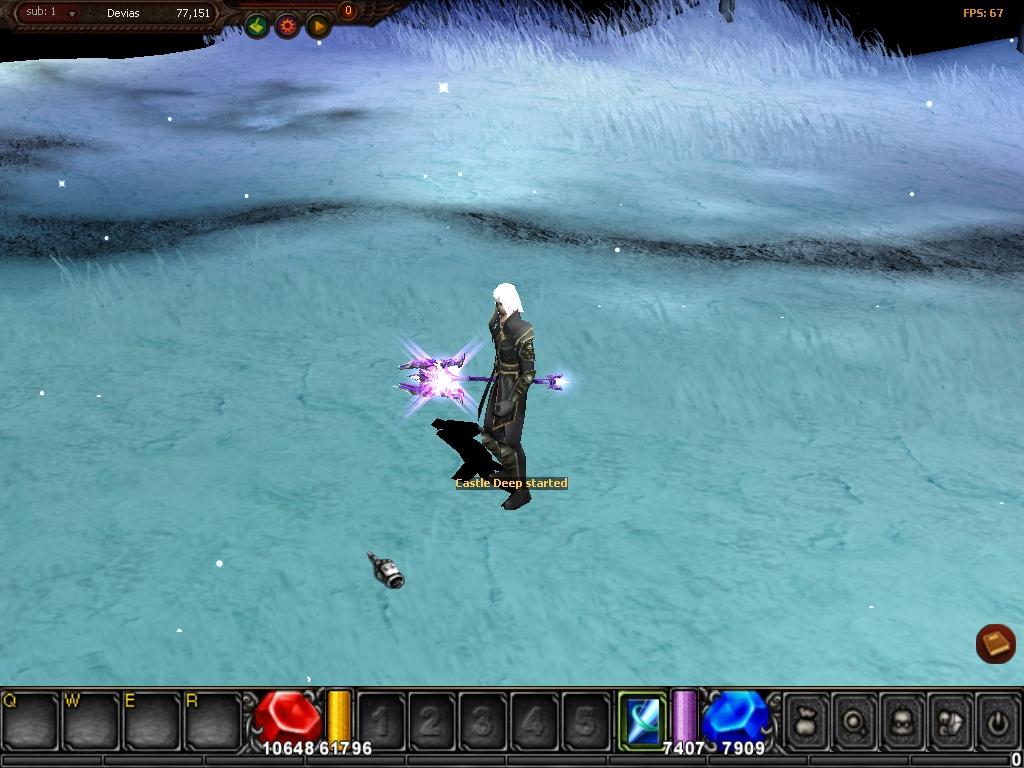
Task: Open the inventory bag button
Action: point(807,719)
